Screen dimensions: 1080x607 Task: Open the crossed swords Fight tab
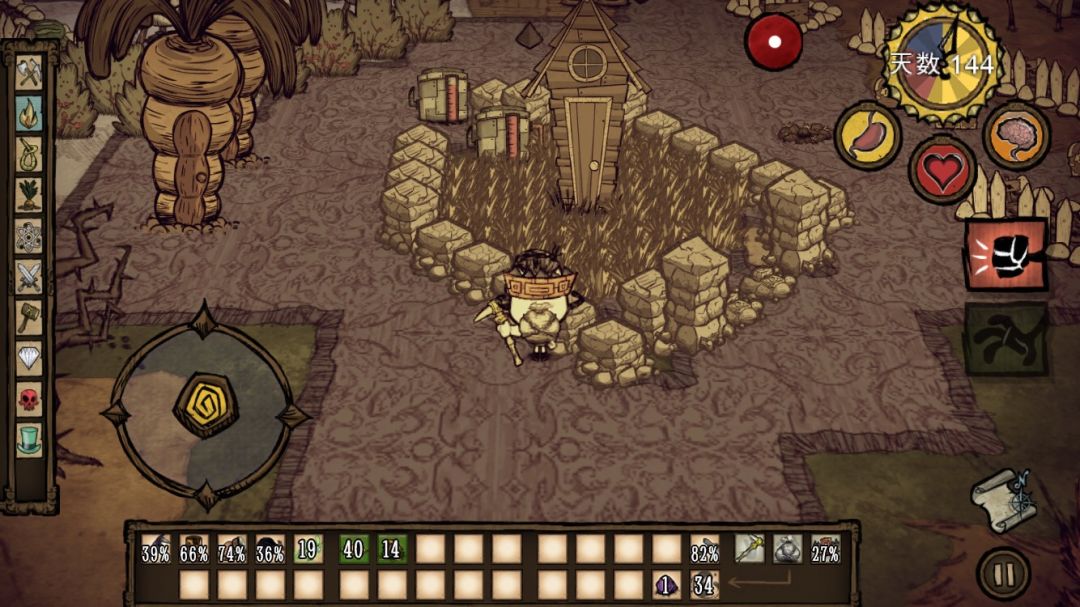[x=29, y=276]
